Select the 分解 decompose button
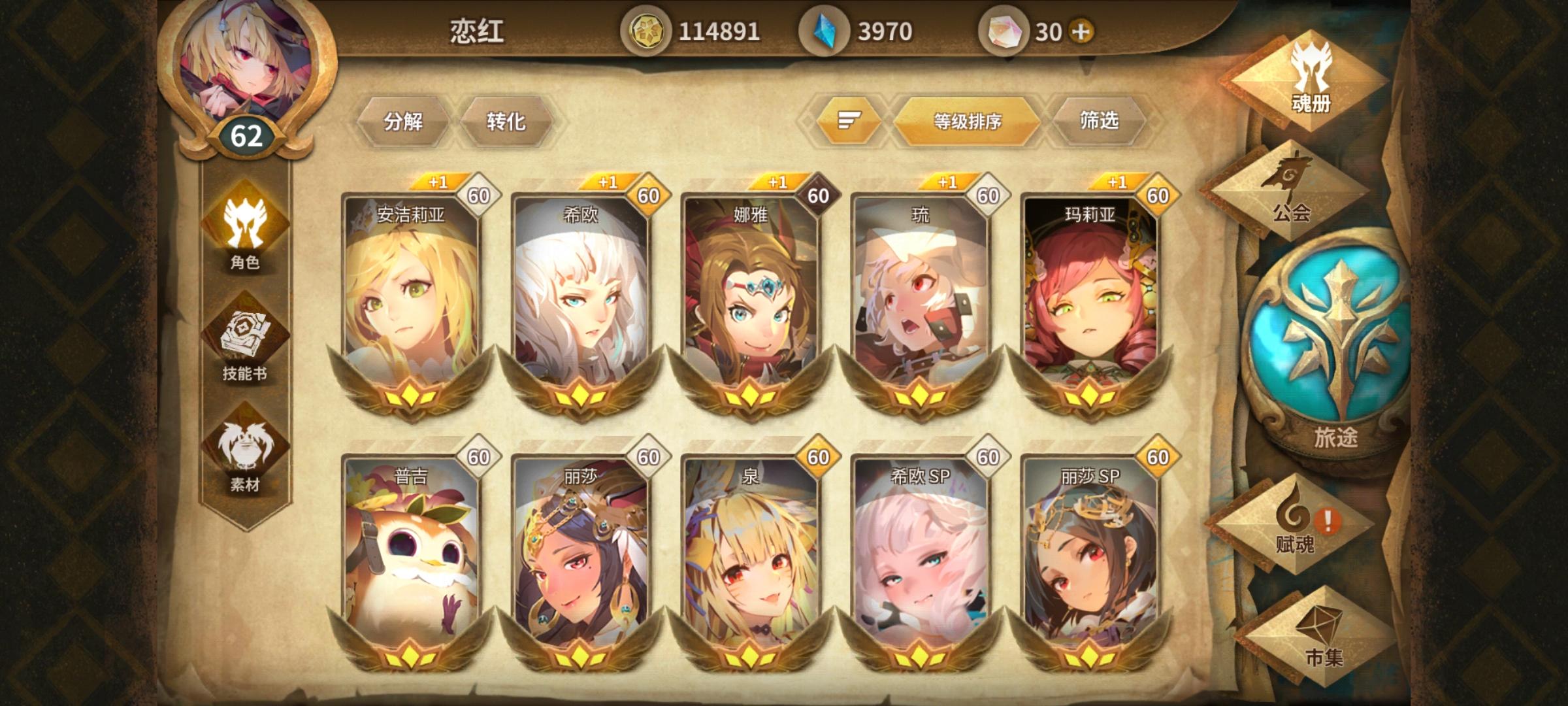This screenshot has width=1568, height=706. (405, 121)
